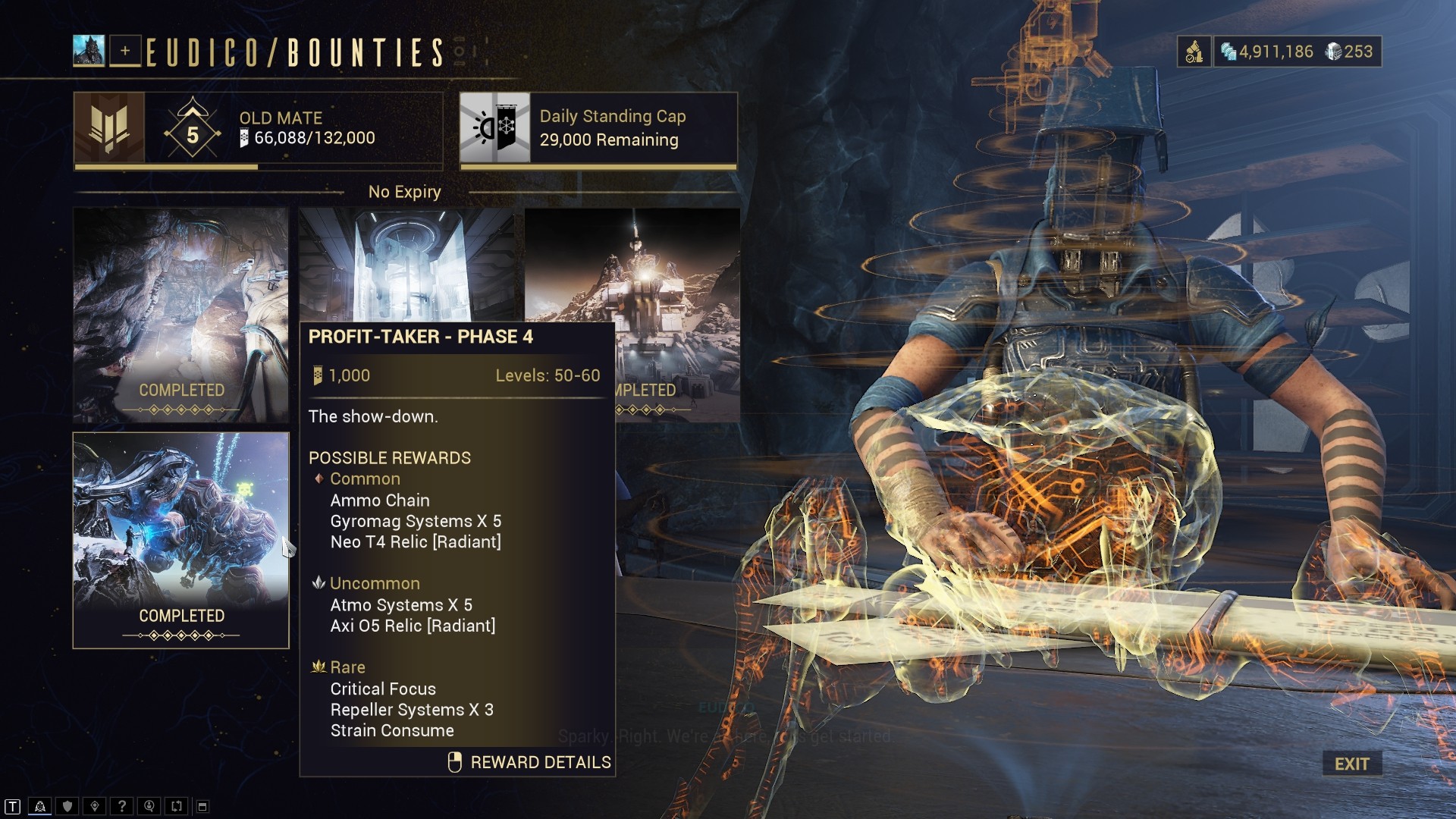Select the question mark help chat tab
The width and height of the screenshot is (1456, 819).
(121, 806)
